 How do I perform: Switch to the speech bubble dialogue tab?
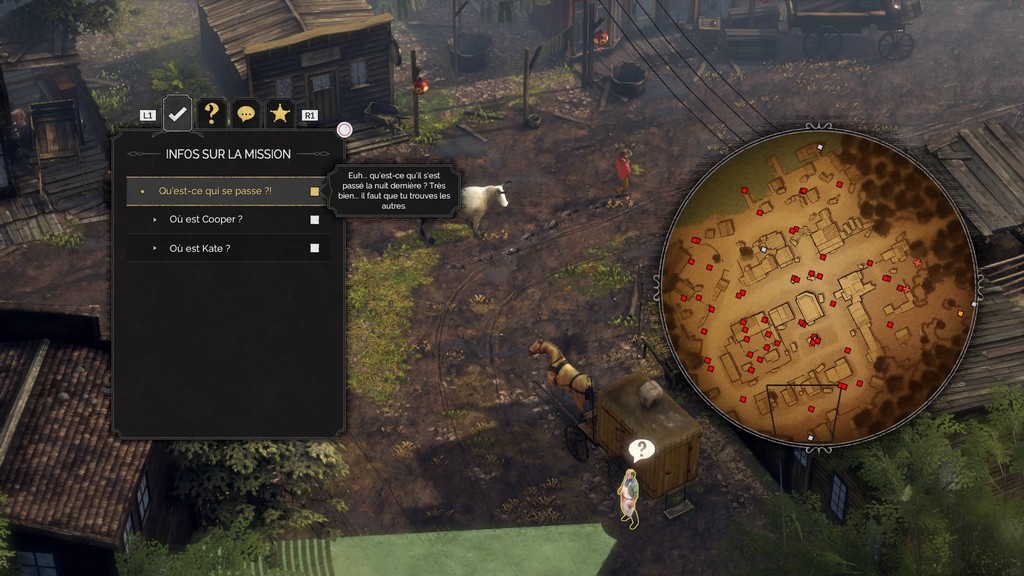click(245, 114)
